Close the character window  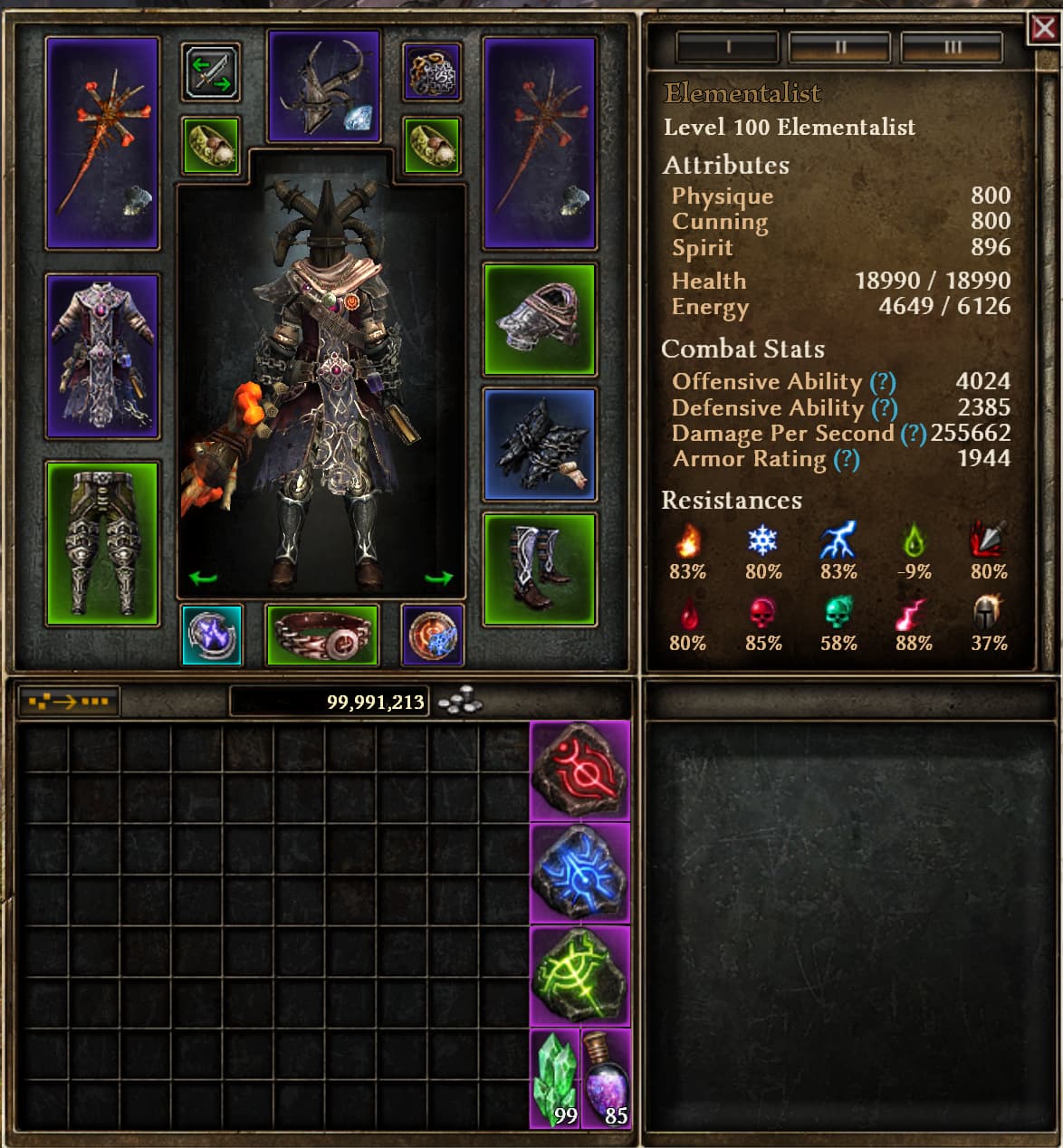pos(1044,30)
